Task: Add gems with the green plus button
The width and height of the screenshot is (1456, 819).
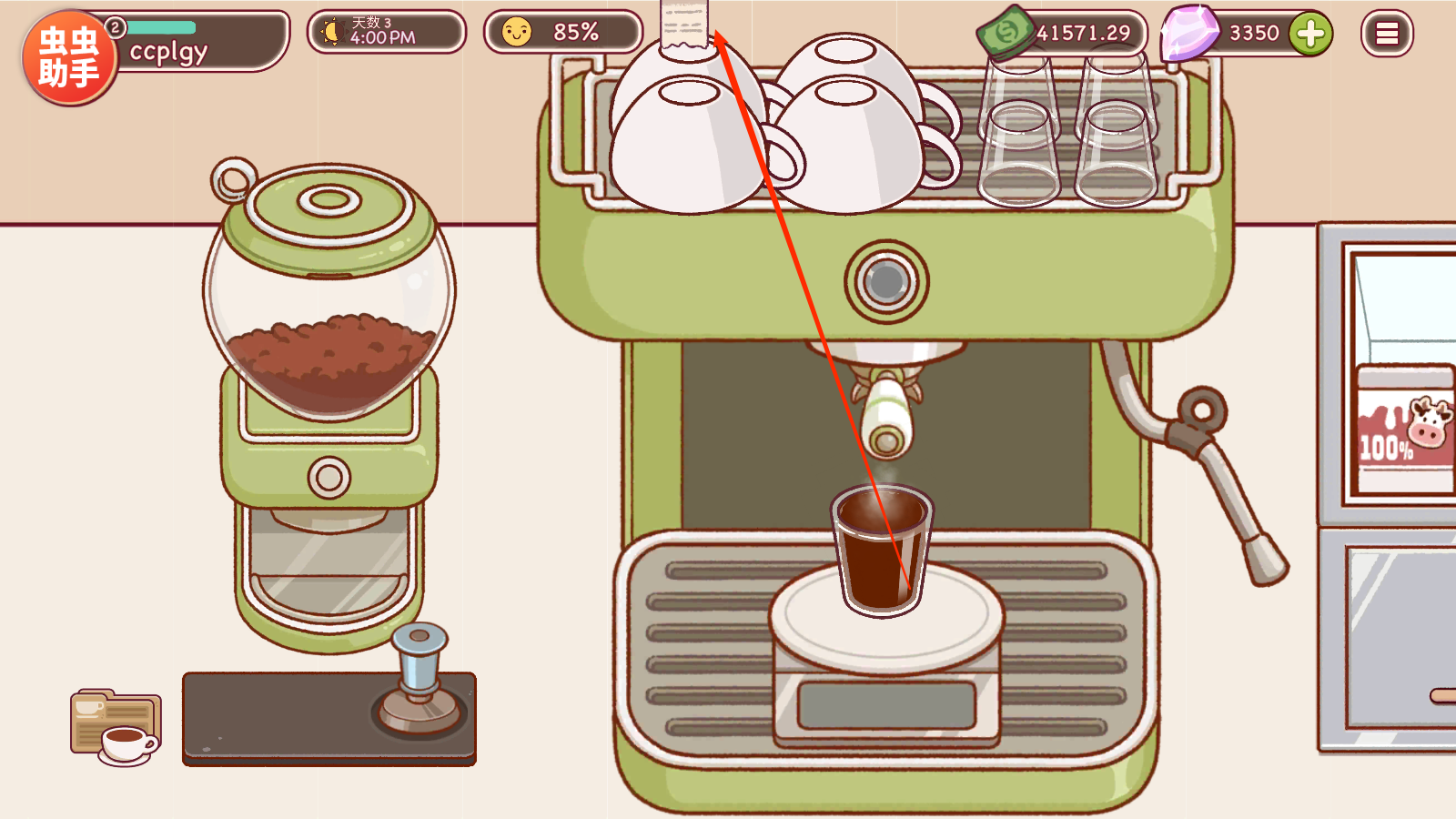Action: pos(1310,34)
